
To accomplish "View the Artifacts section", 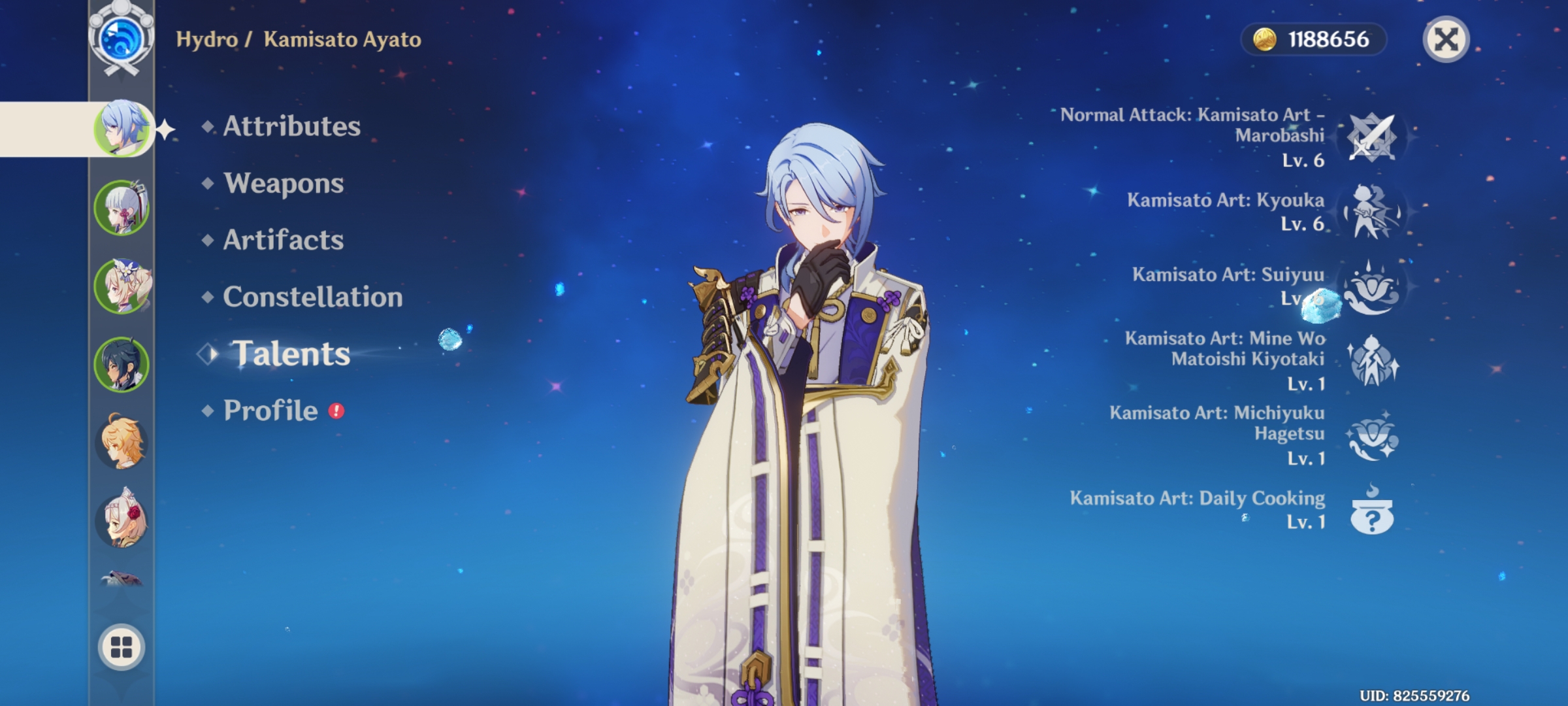I will (282, 240).
